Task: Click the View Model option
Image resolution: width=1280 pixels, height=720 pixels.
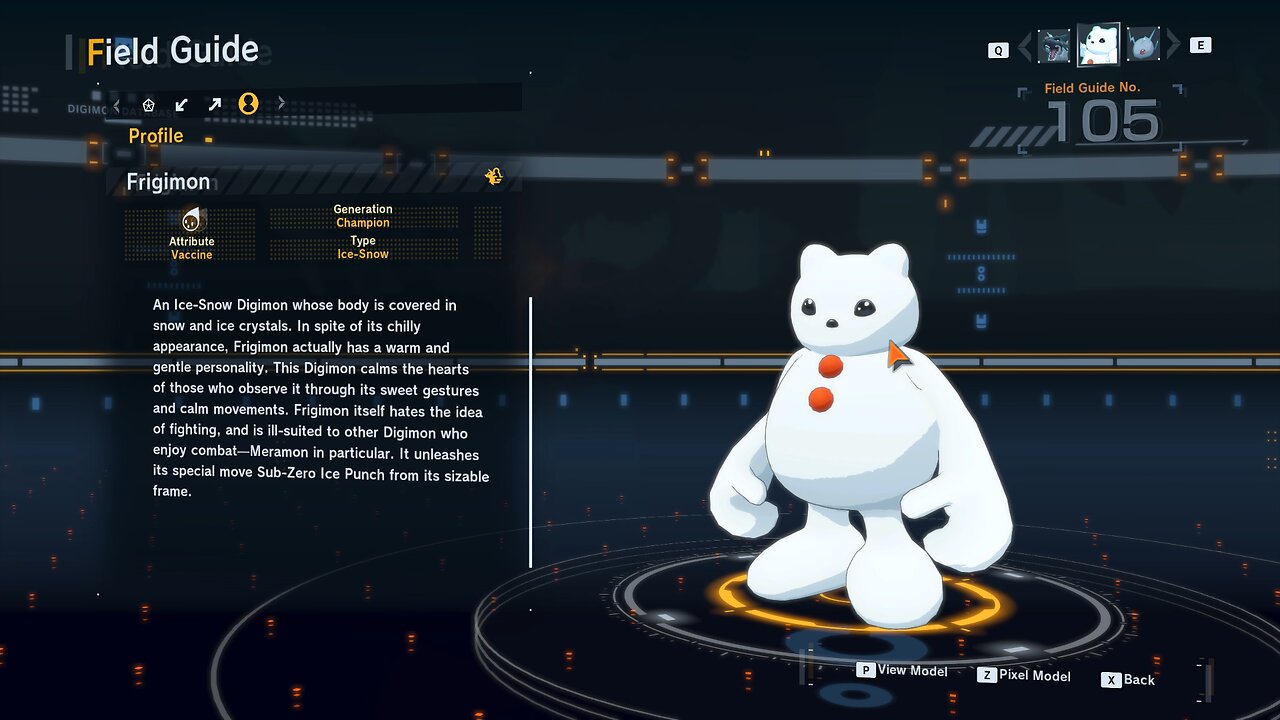Action: 902,670
